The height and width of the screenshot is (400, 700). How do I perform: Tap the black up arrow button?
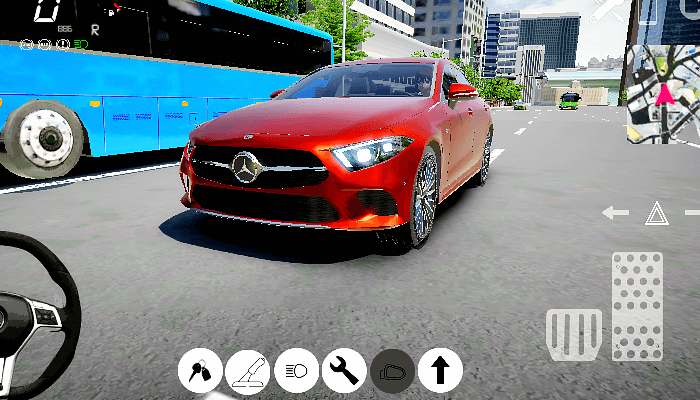click(x=440, y=371)
